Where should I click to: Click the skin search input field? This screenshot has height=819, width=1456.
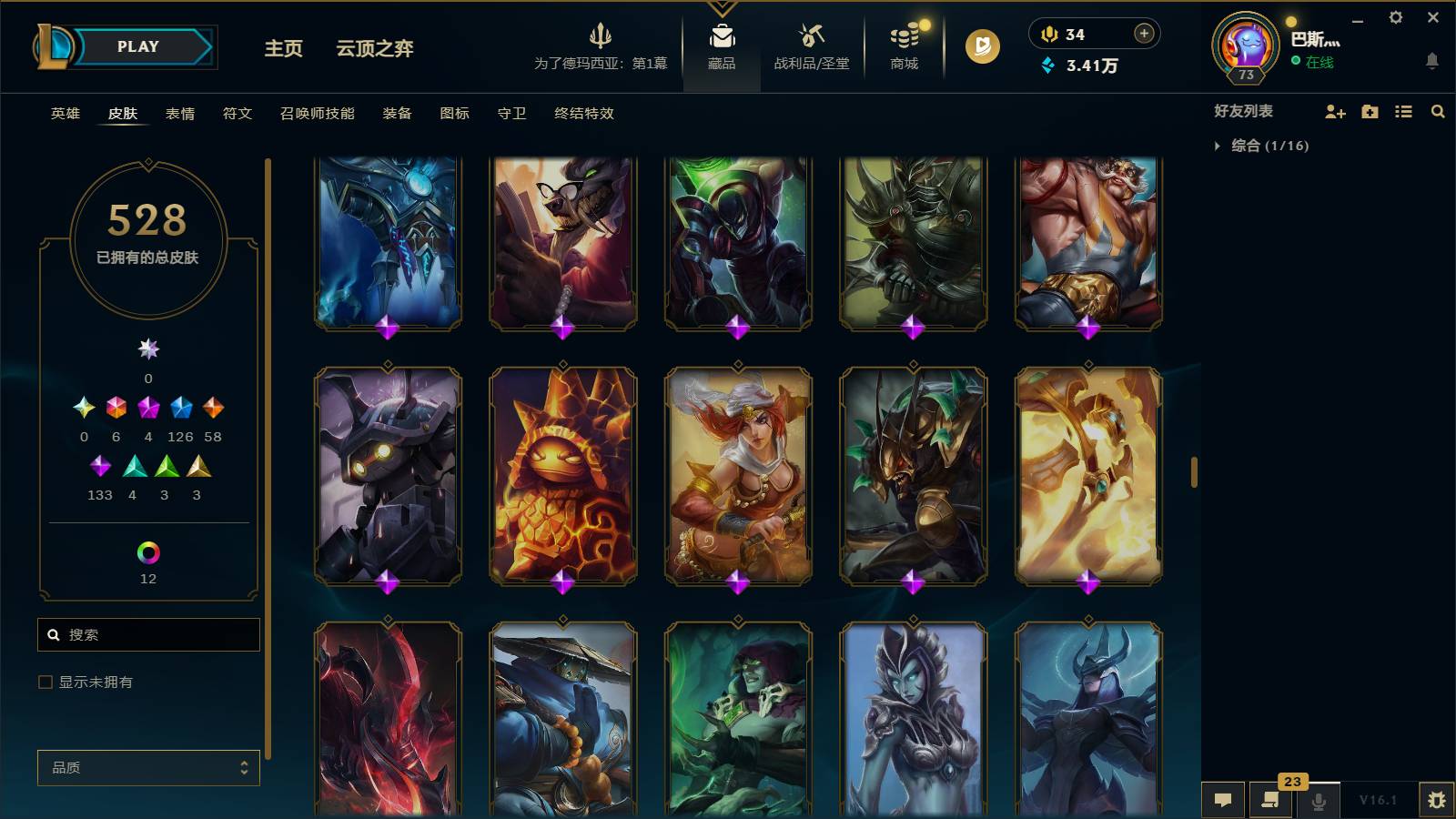(148, 634)
